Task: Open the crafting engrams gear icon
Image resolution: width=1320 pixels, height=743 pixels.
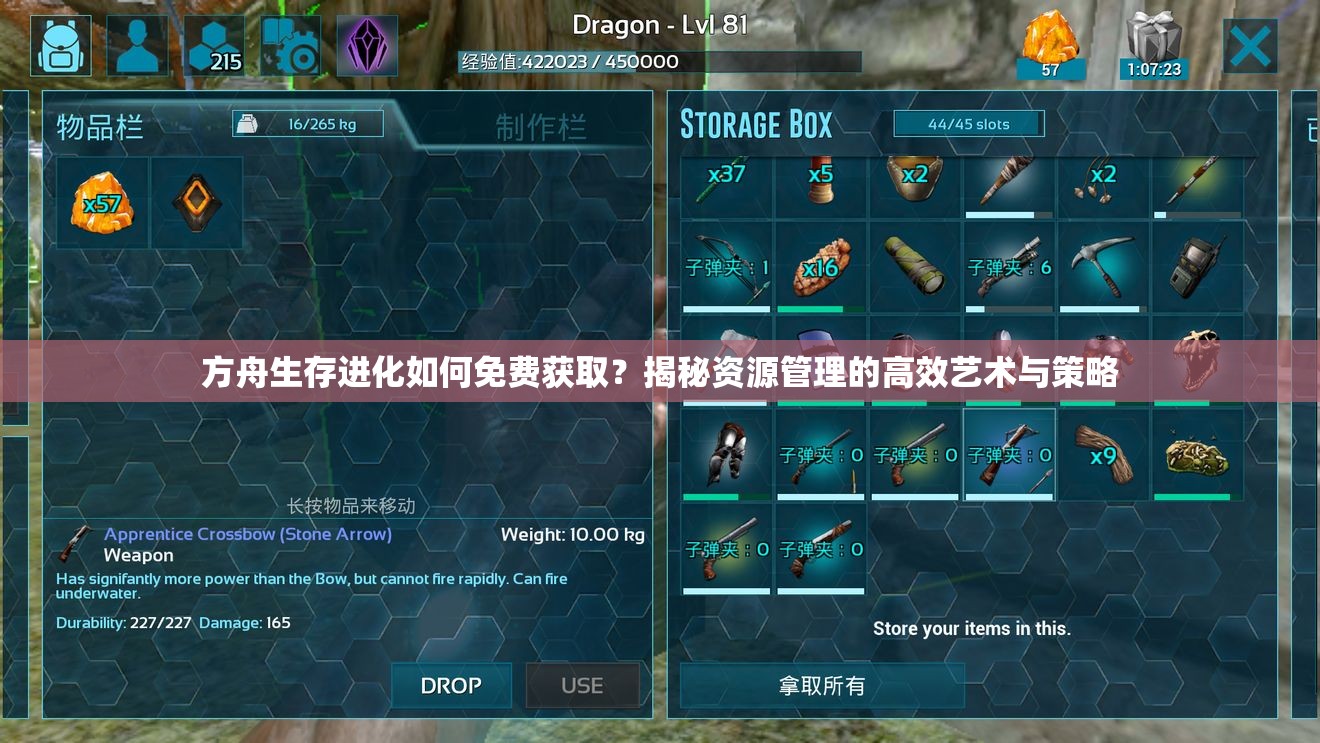Action: [x=290, y=44]
